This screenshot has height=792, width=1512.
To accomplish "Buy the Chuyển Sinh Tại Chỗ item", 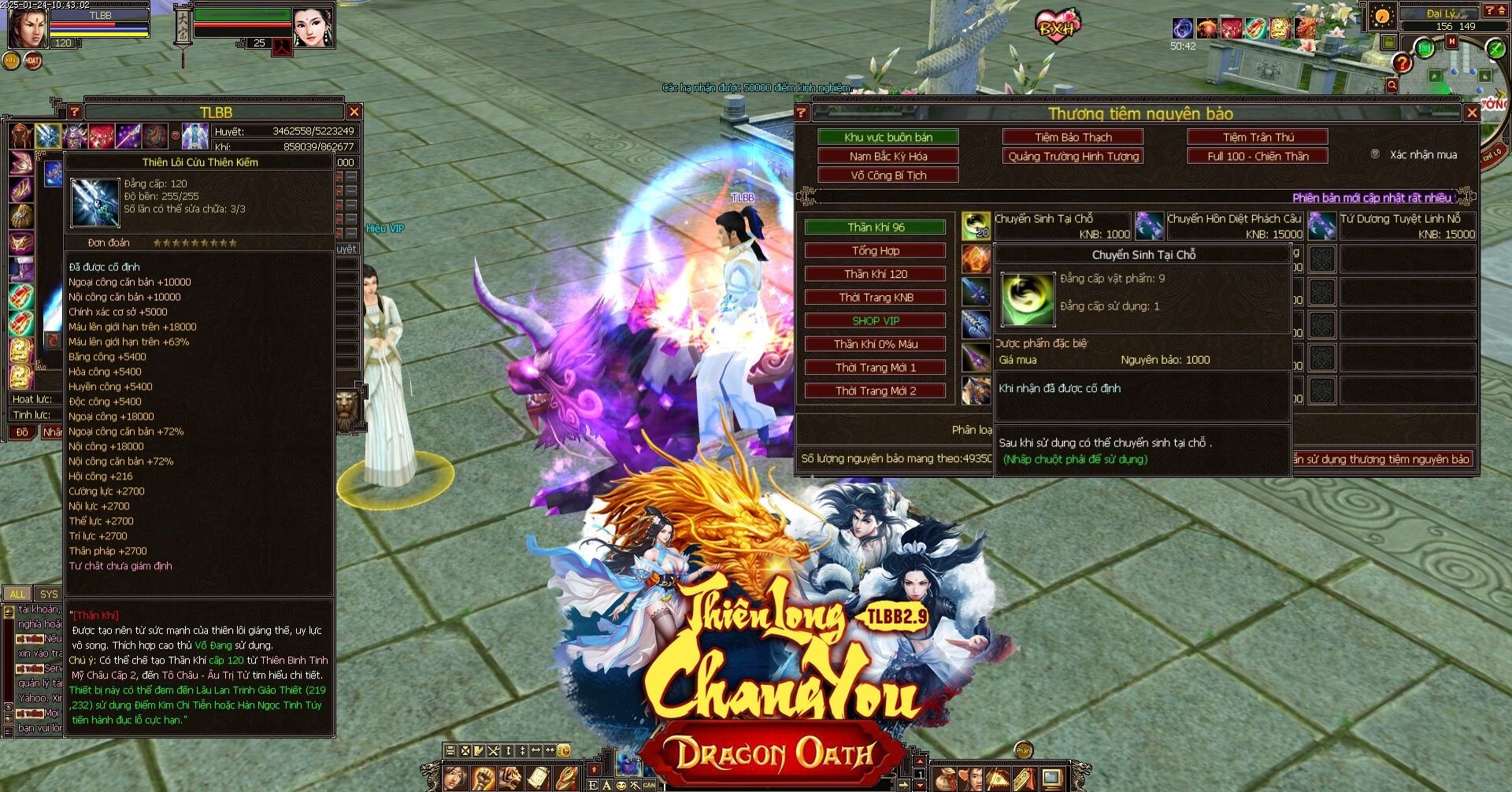I will coord(976,226).
